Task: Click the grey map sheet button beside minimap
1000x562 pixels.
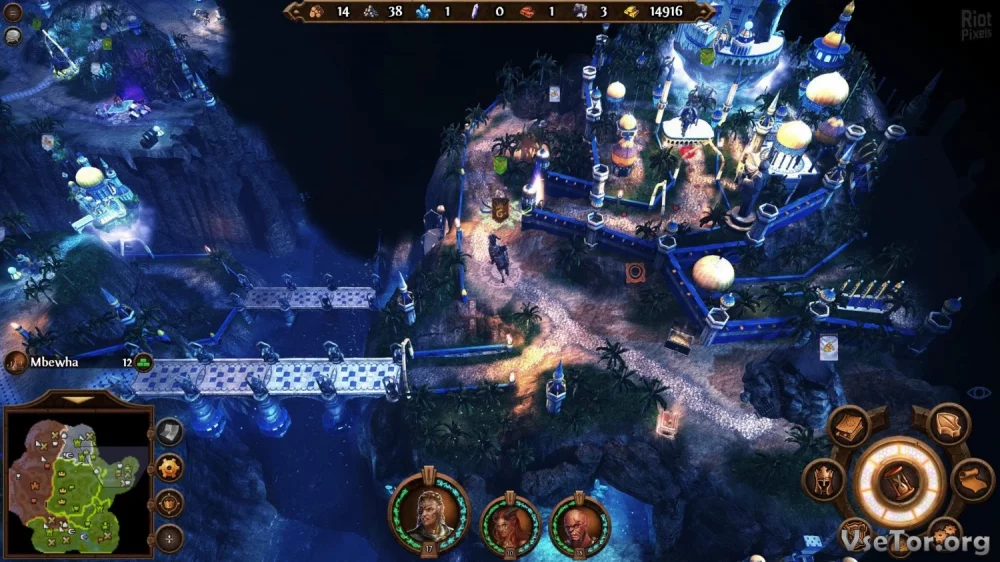Action: 170,432
